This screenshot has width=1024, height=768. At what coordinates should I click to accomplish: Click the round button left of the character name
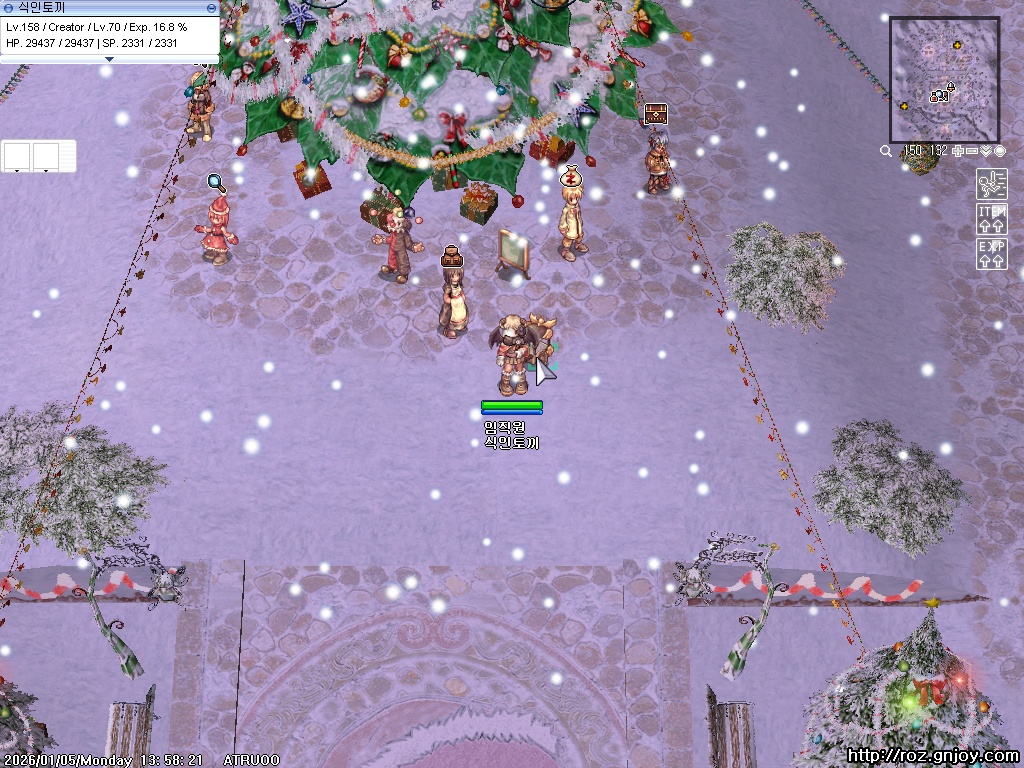pyautogui.click(x=8, y=8)
